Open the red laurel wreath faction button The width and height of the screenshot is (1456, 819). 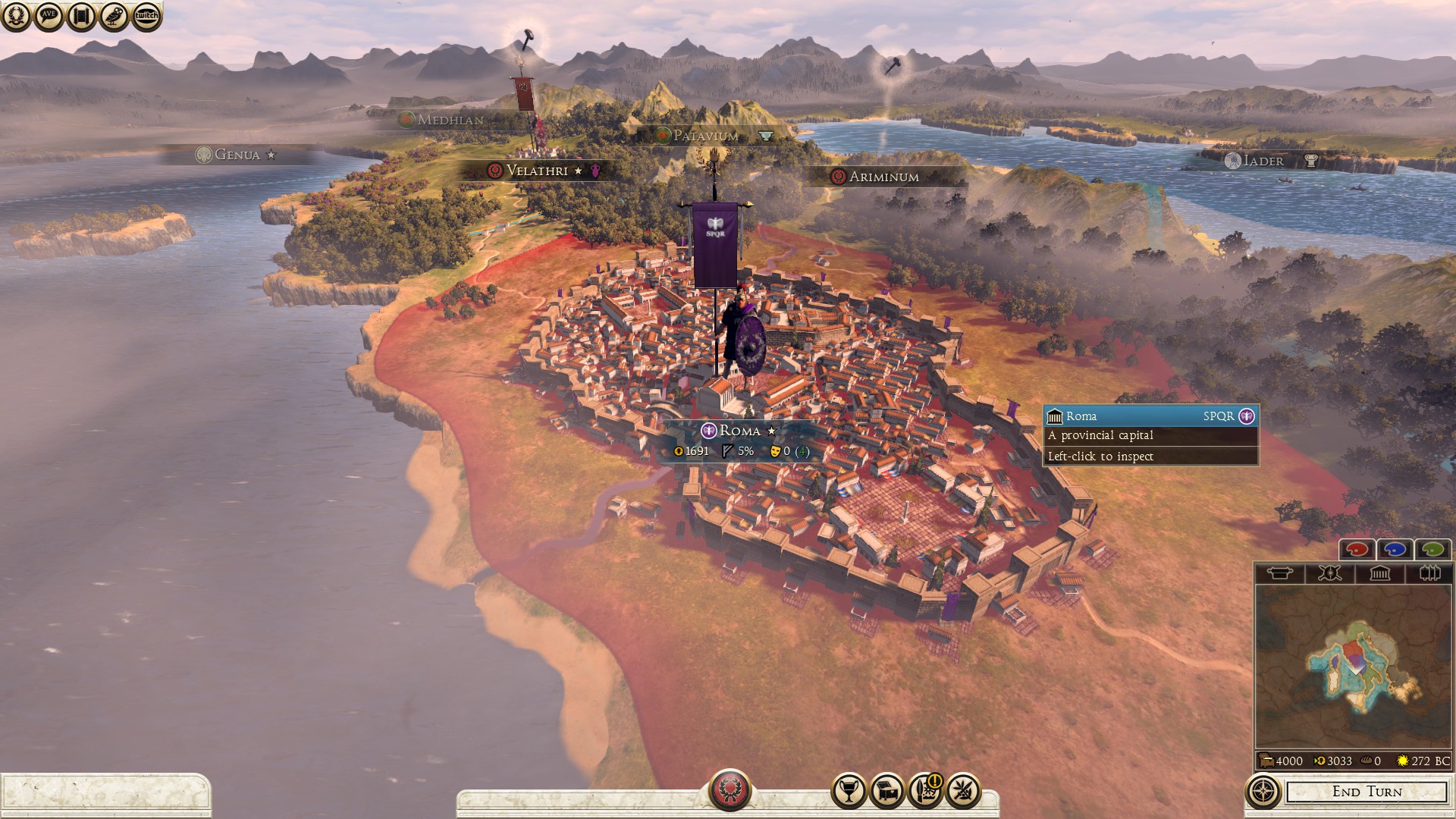730,789
